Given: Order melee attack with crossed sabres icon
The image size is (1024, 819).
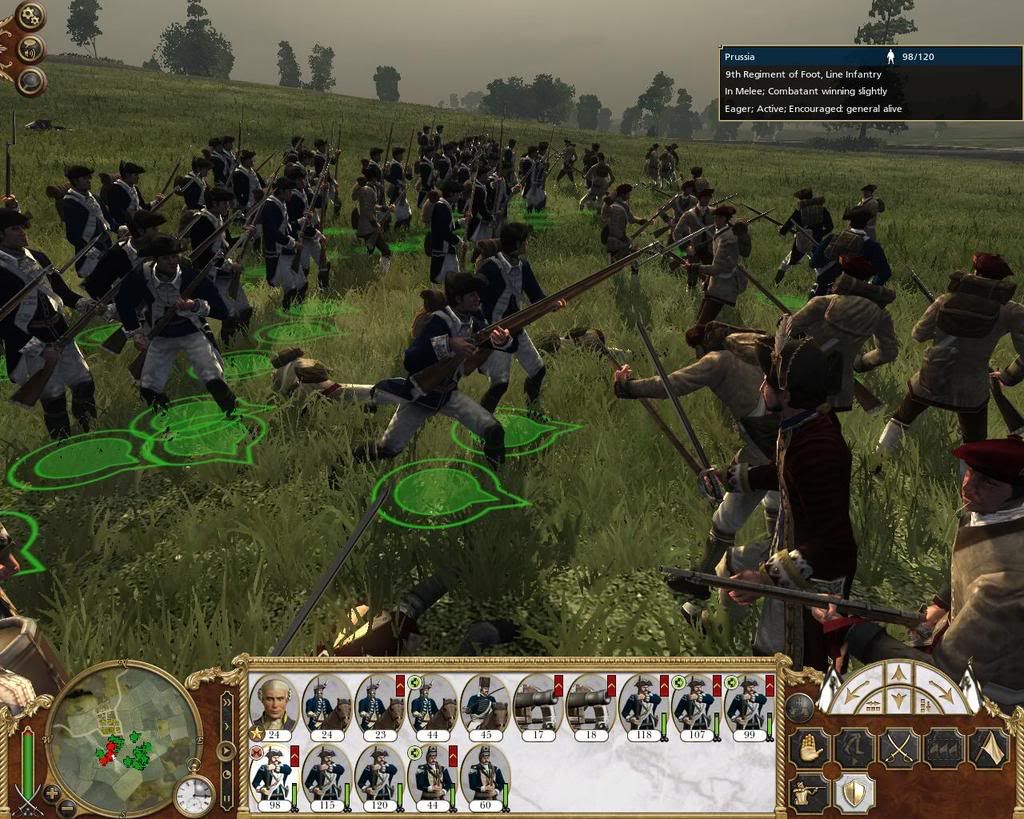Looking at the screenshot, I should (x=898, y=748).
